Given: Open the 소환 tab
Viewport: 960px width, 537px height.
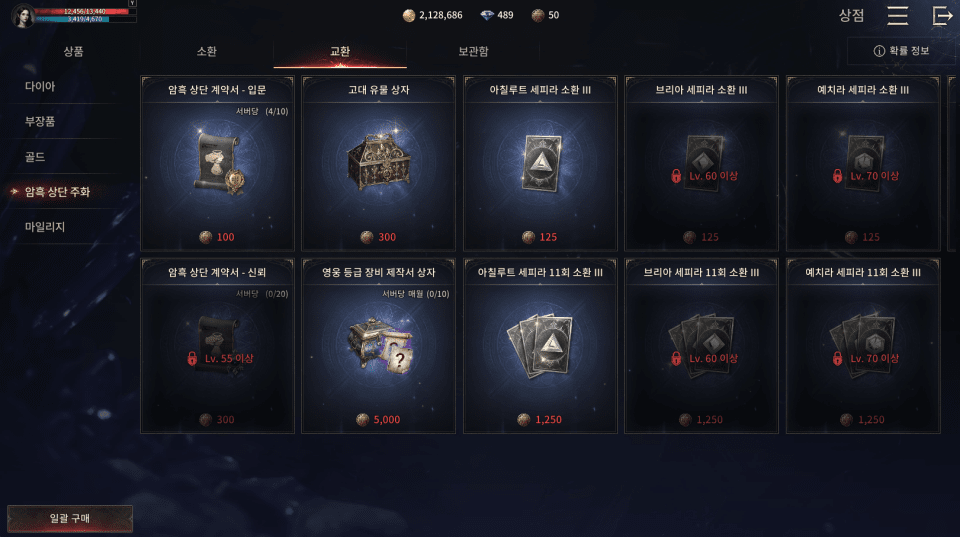Looking at the screenshot, I should click(x=206, y=51).
